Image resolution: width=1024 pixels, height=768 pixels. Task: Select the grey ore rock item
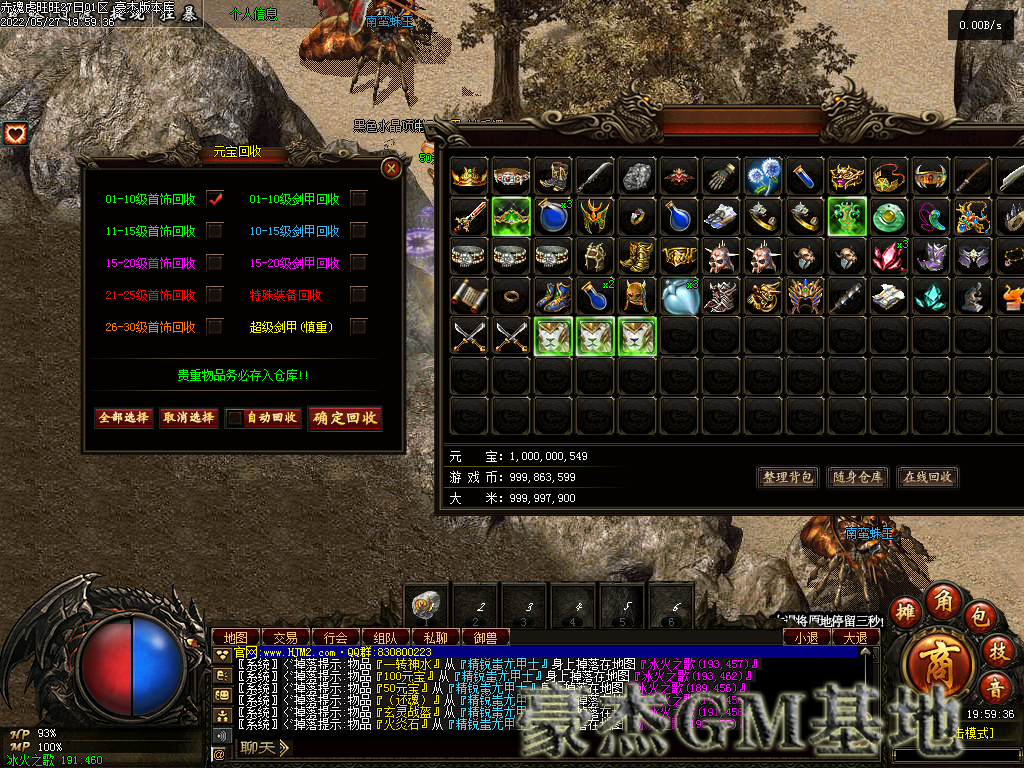tap(637, 175)
